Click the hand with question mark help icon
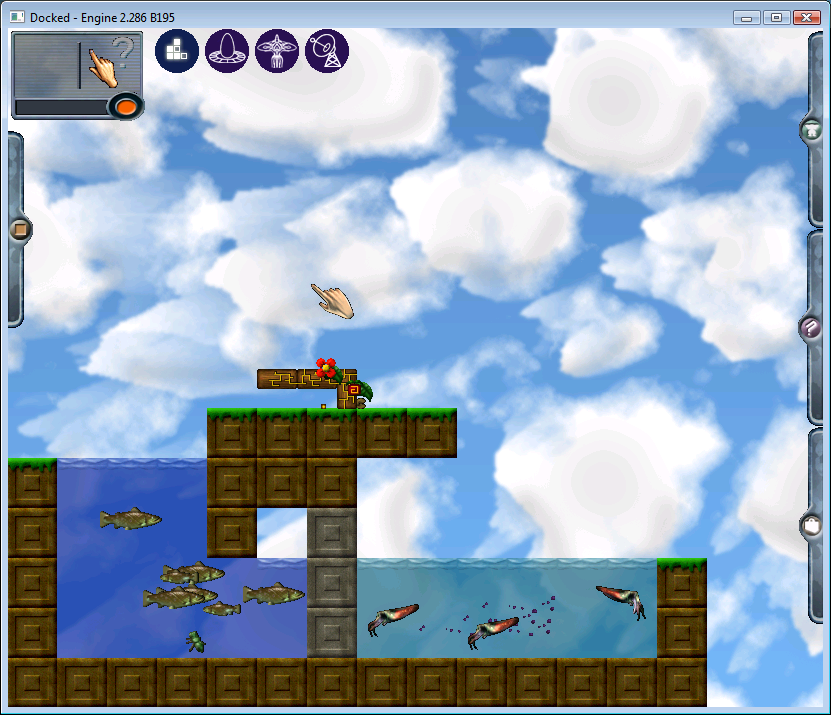 tap(110, 62)
